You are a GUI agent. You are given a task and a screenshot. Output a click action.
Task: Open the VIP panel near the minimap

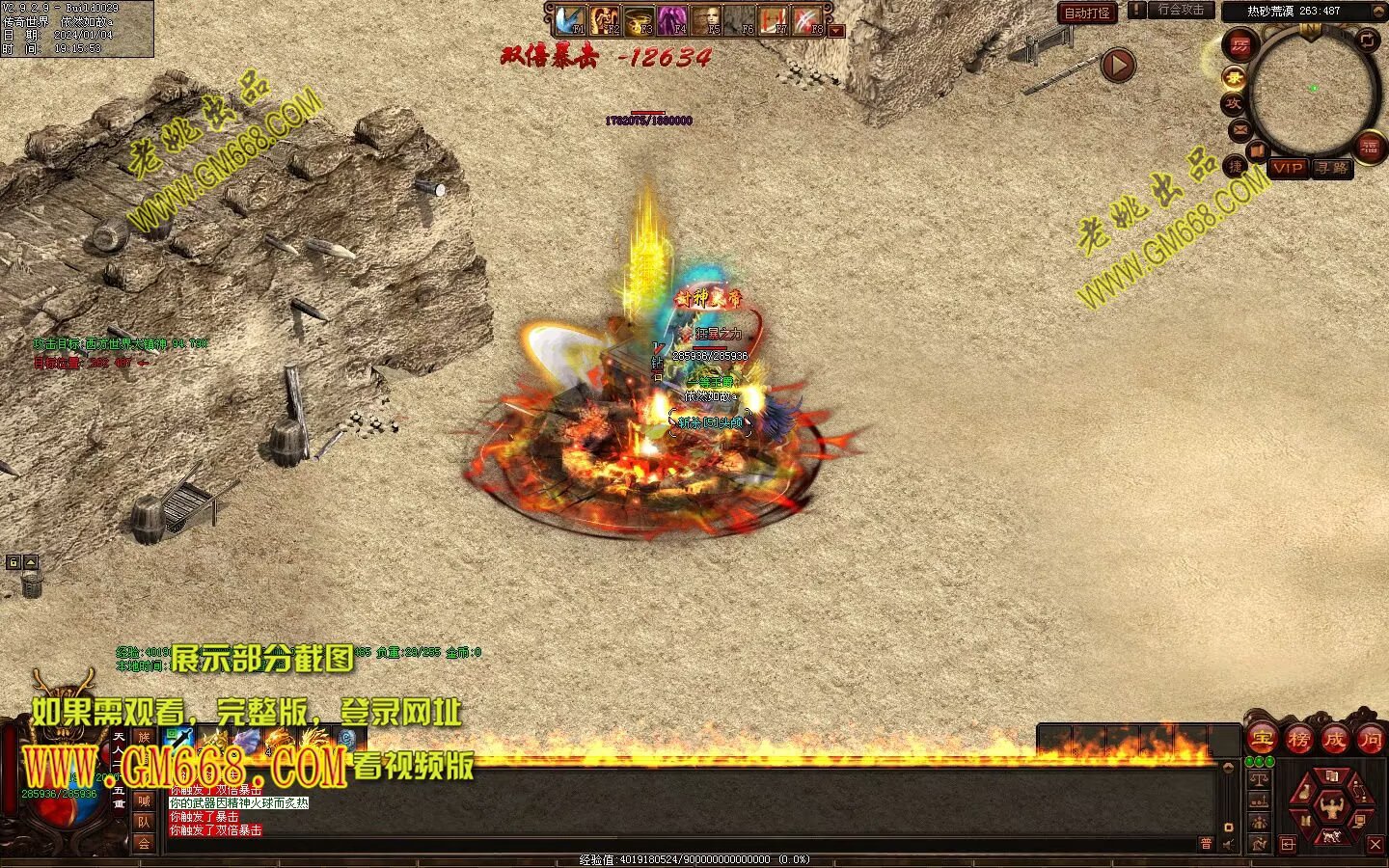pyautogui.click(x=1288, y=168)
